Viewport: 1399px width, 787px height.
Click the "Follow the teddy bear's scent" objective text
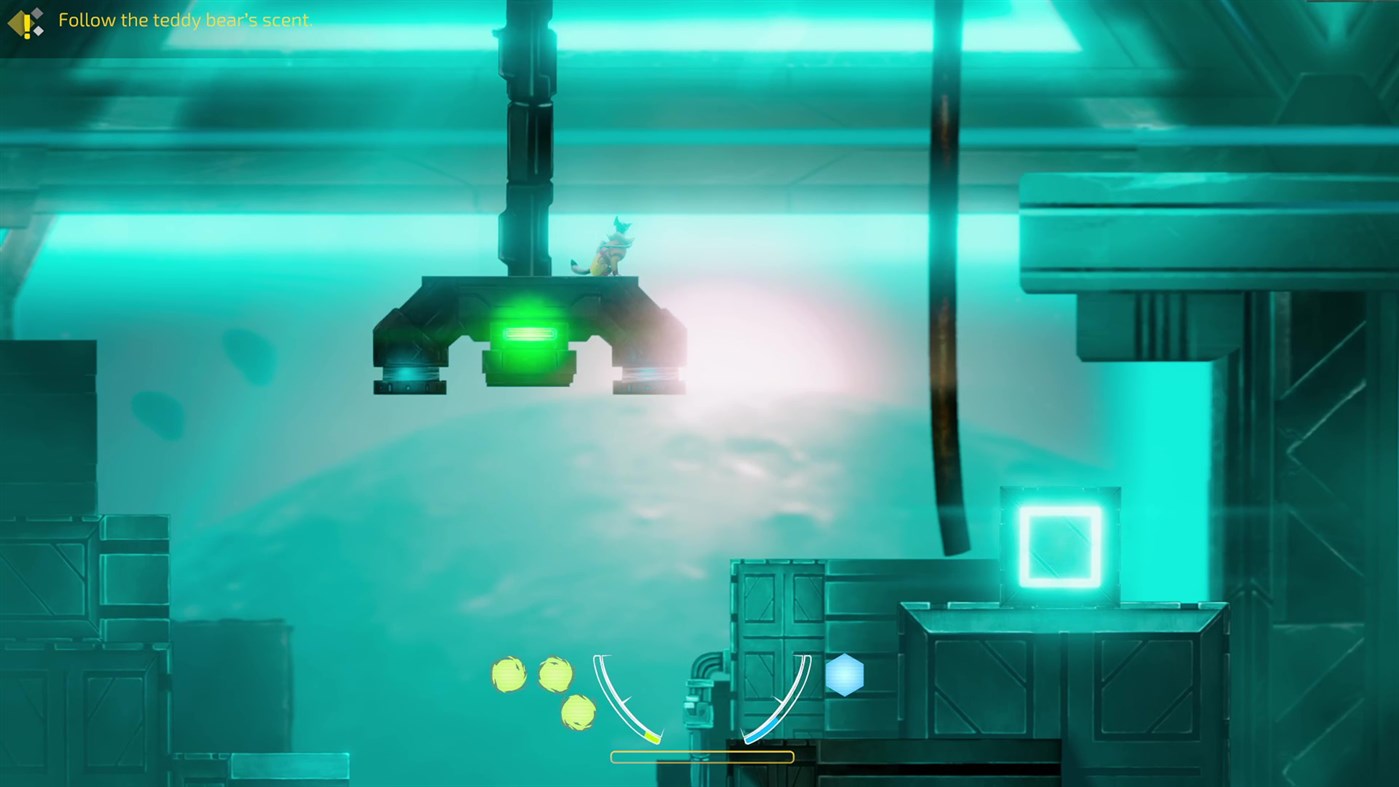[185, 18]
